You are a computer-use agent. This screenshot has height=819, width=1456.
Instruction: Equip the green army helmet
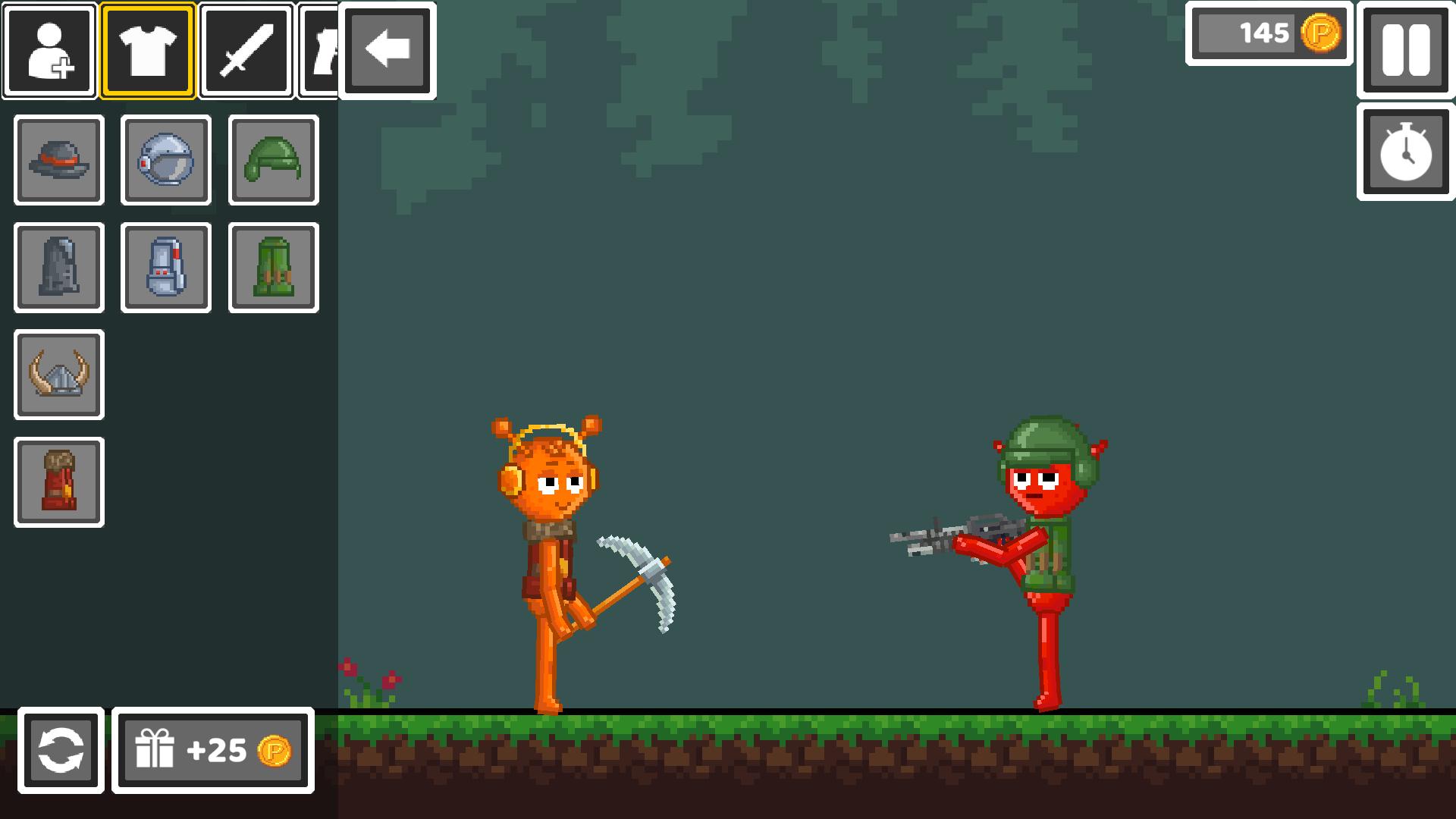point(273,161)
